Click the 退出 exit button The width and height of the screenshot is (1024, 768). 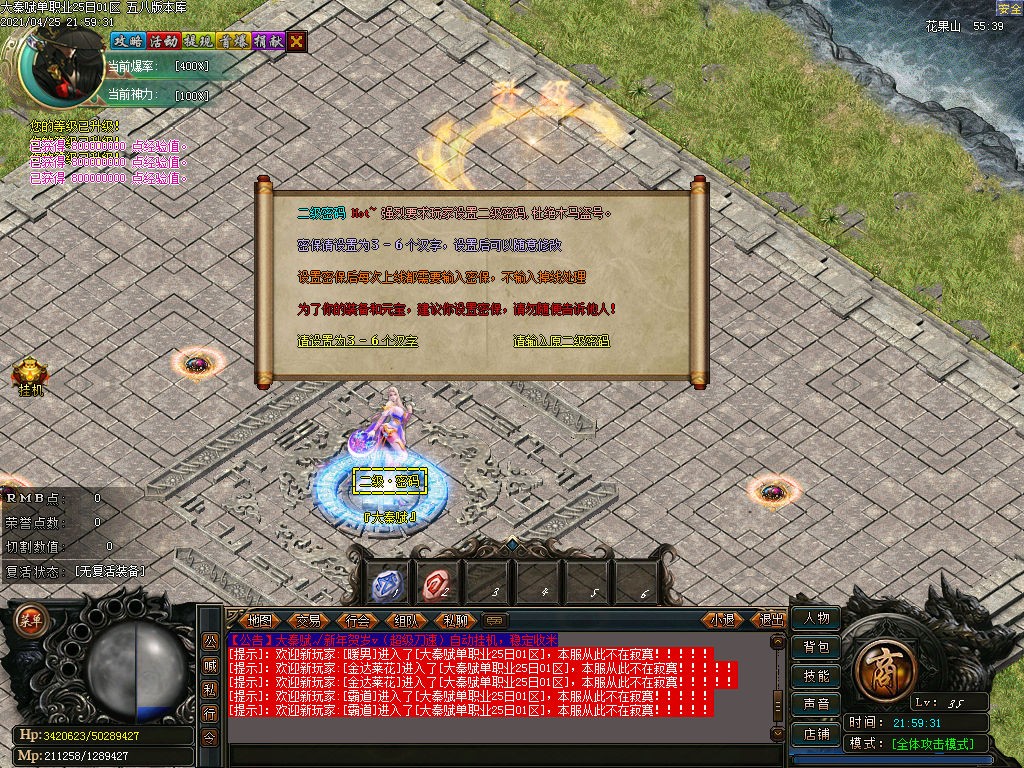(772, 620)
